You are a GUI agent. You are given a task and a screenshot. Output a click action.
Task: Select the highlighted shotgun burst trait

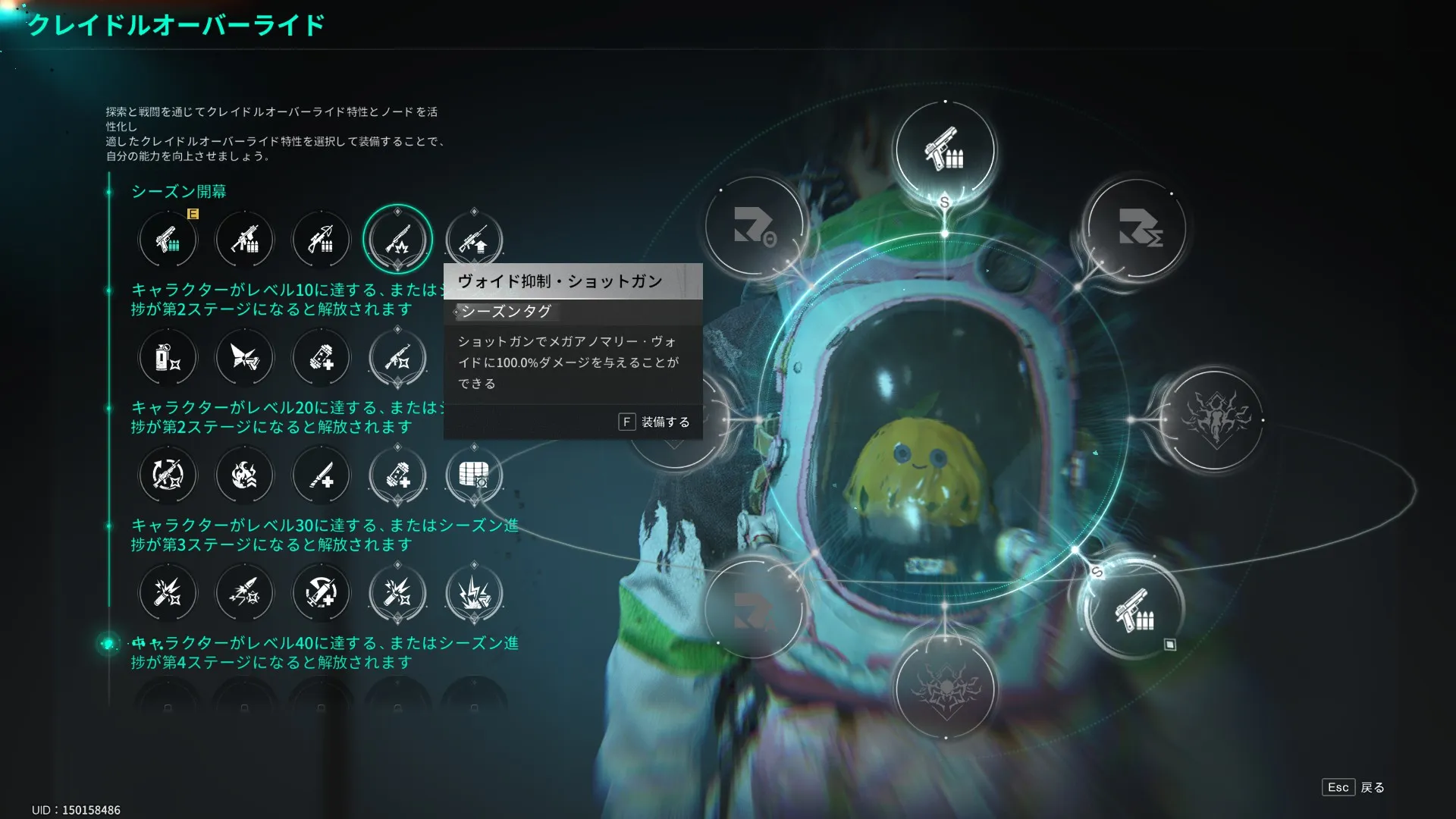[x=397, y=240]
